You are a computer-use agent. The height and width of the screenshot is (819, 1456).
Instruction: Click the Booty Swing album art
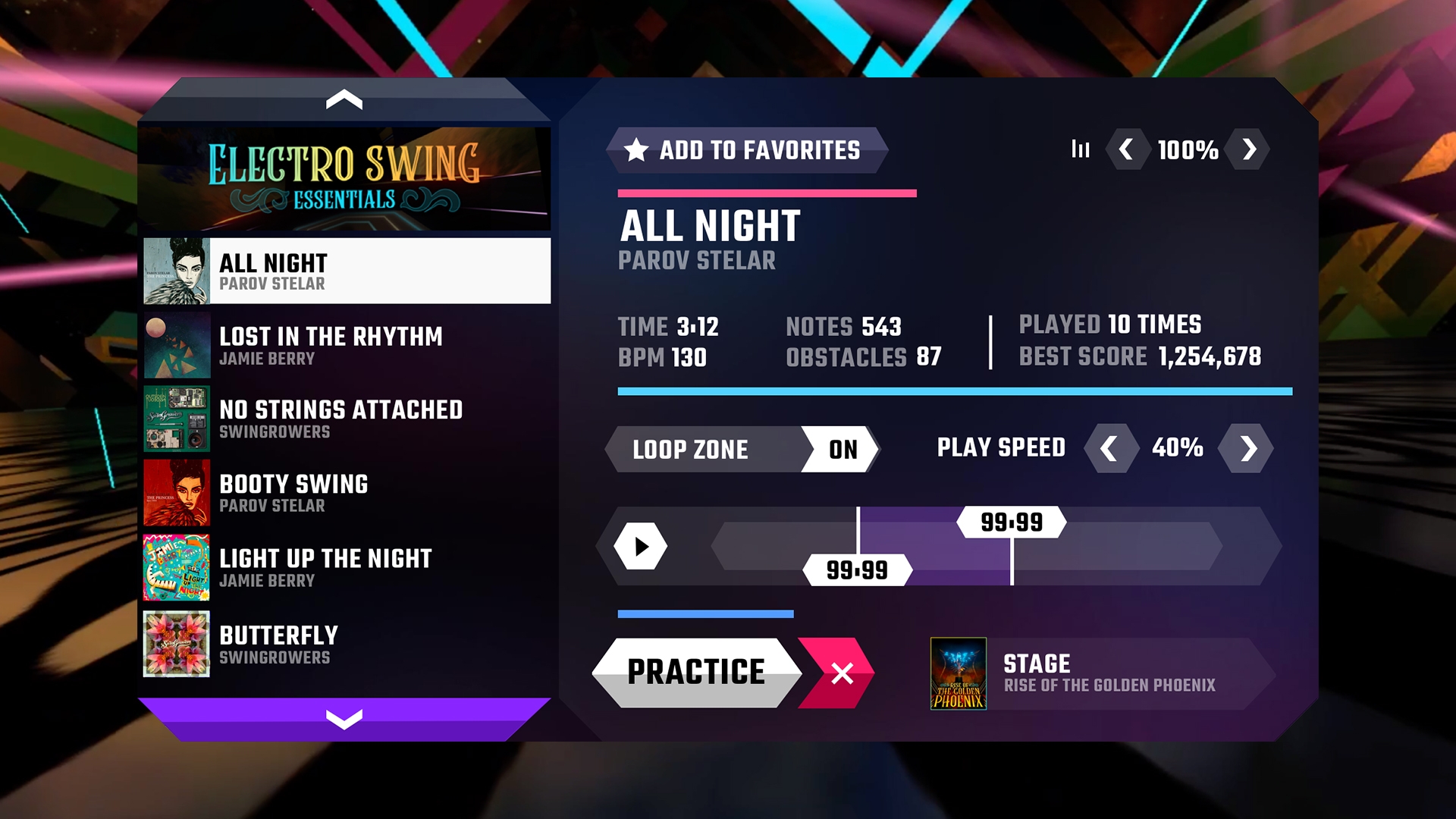(x=176, y=493)
